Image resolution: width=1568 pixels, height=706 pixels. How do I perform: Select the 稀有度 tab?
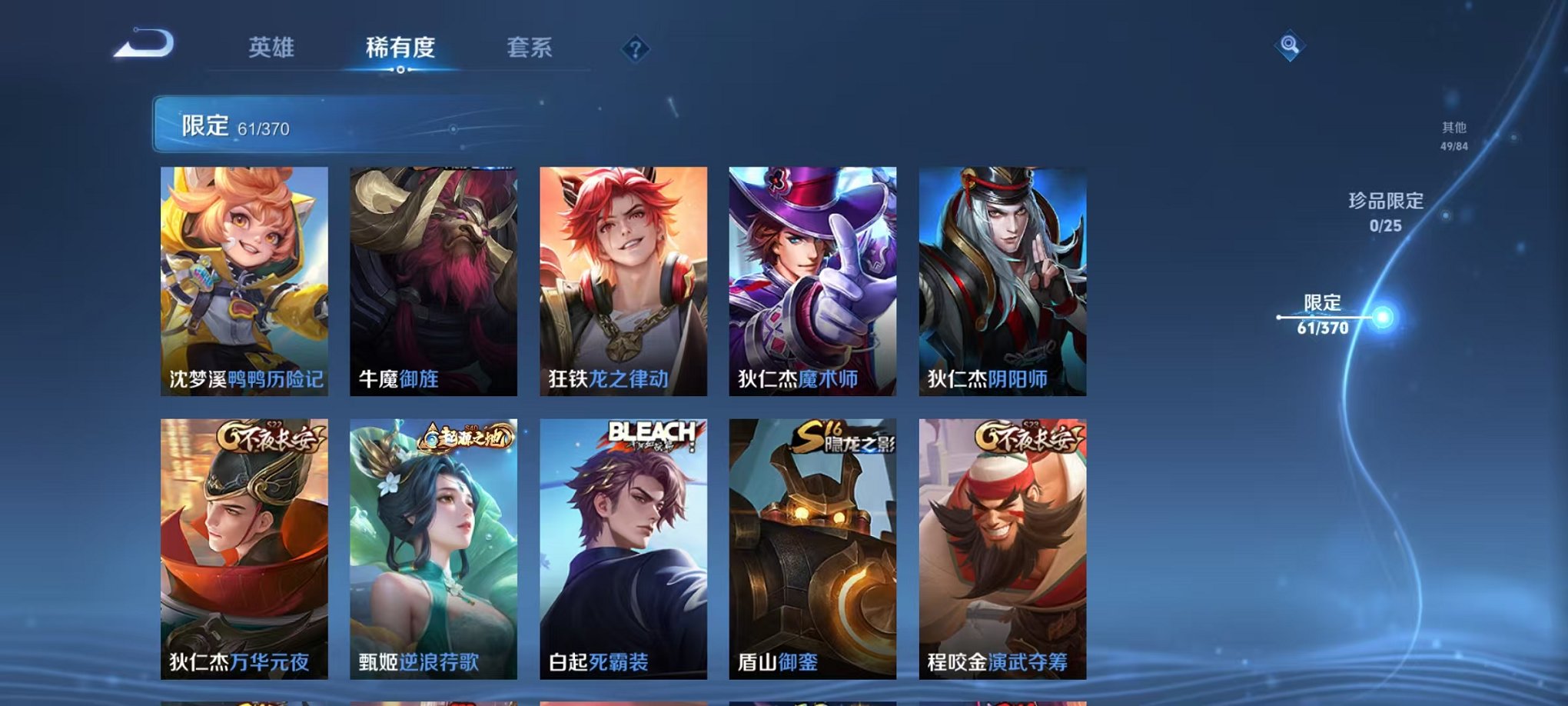click(x=402, y=48)
